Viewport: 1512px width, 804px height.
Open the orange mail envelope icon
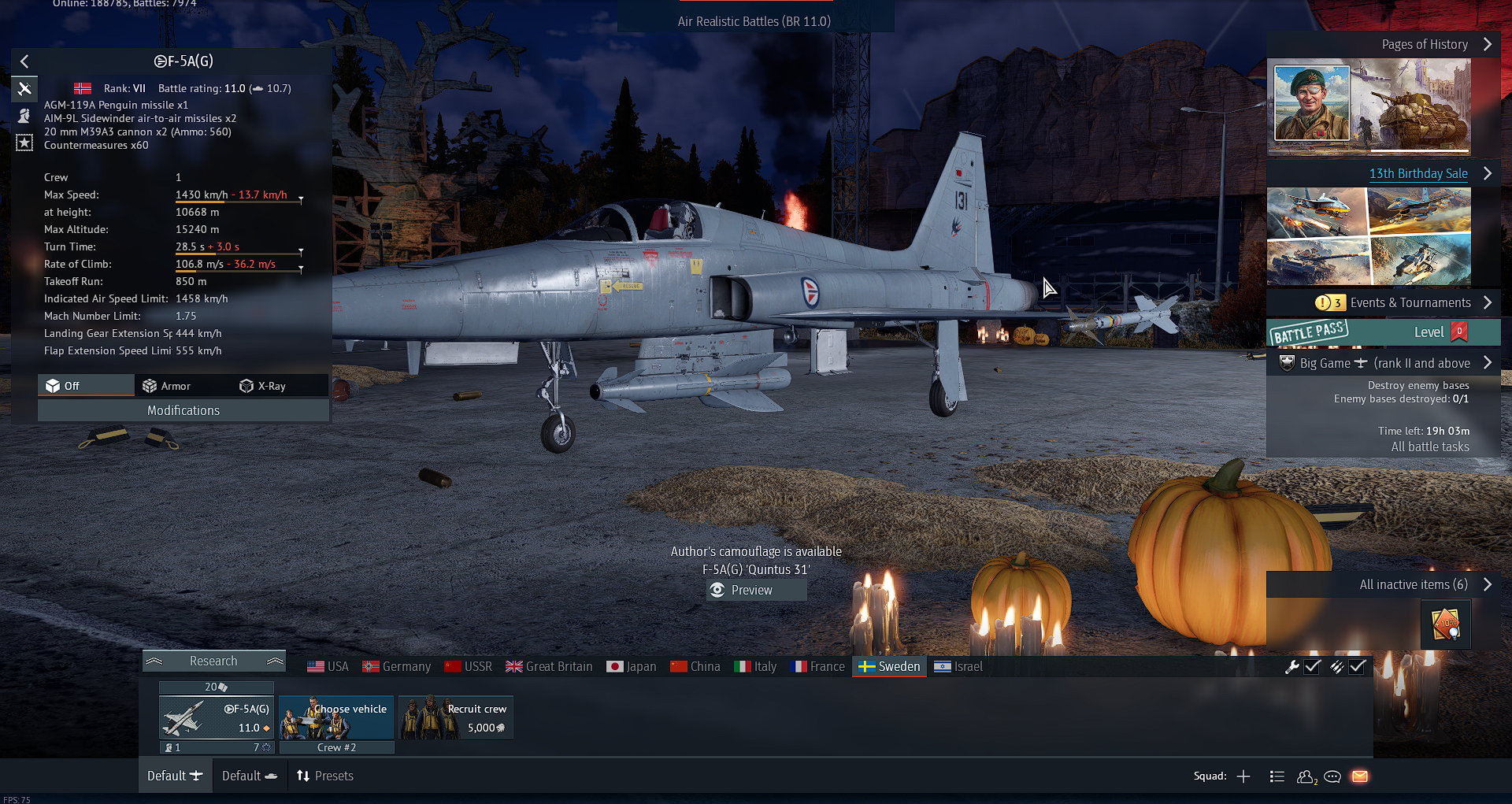pyautogui.click(x=1359, y=776)
